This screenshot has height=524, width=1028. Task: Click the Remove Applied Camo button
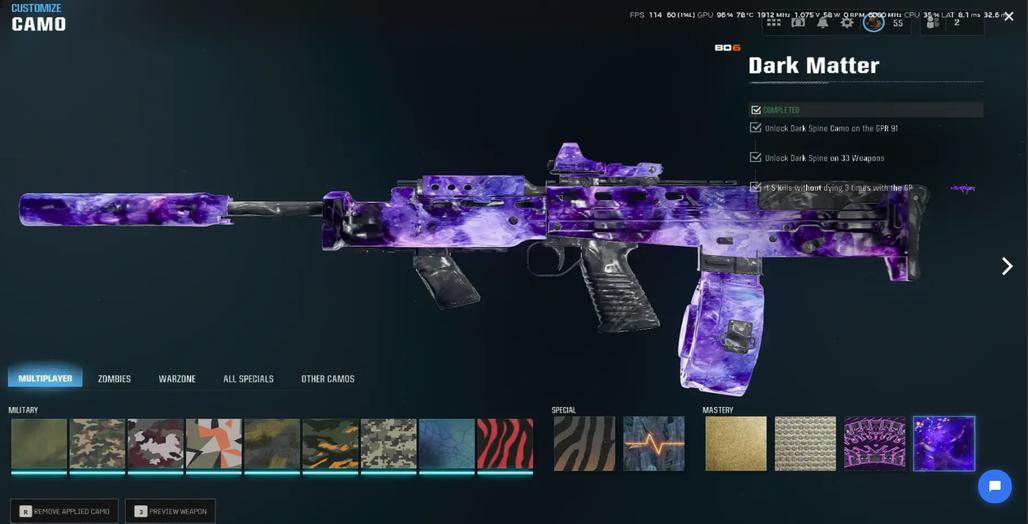64,511
